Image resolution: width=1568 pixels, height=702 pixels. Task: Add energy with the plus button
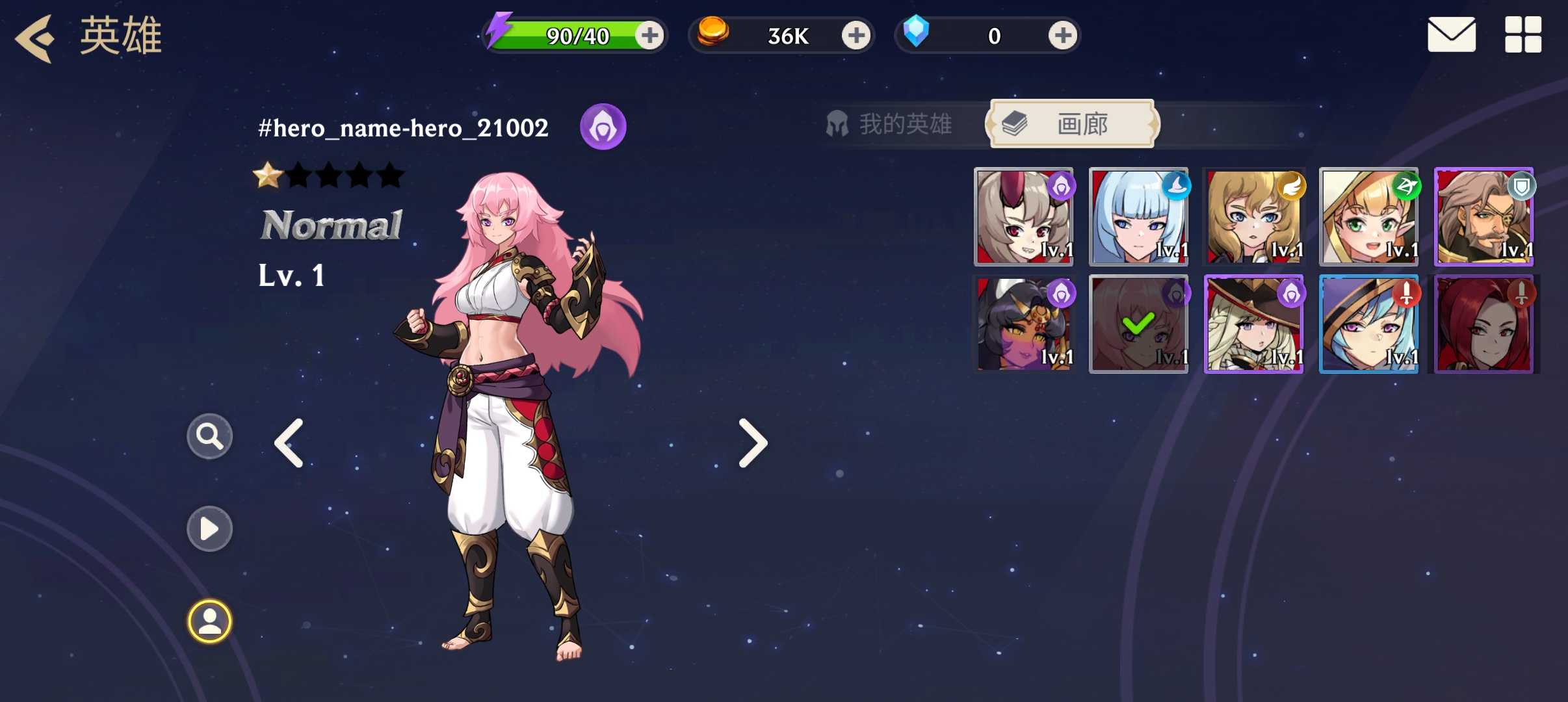click(649, 35)
